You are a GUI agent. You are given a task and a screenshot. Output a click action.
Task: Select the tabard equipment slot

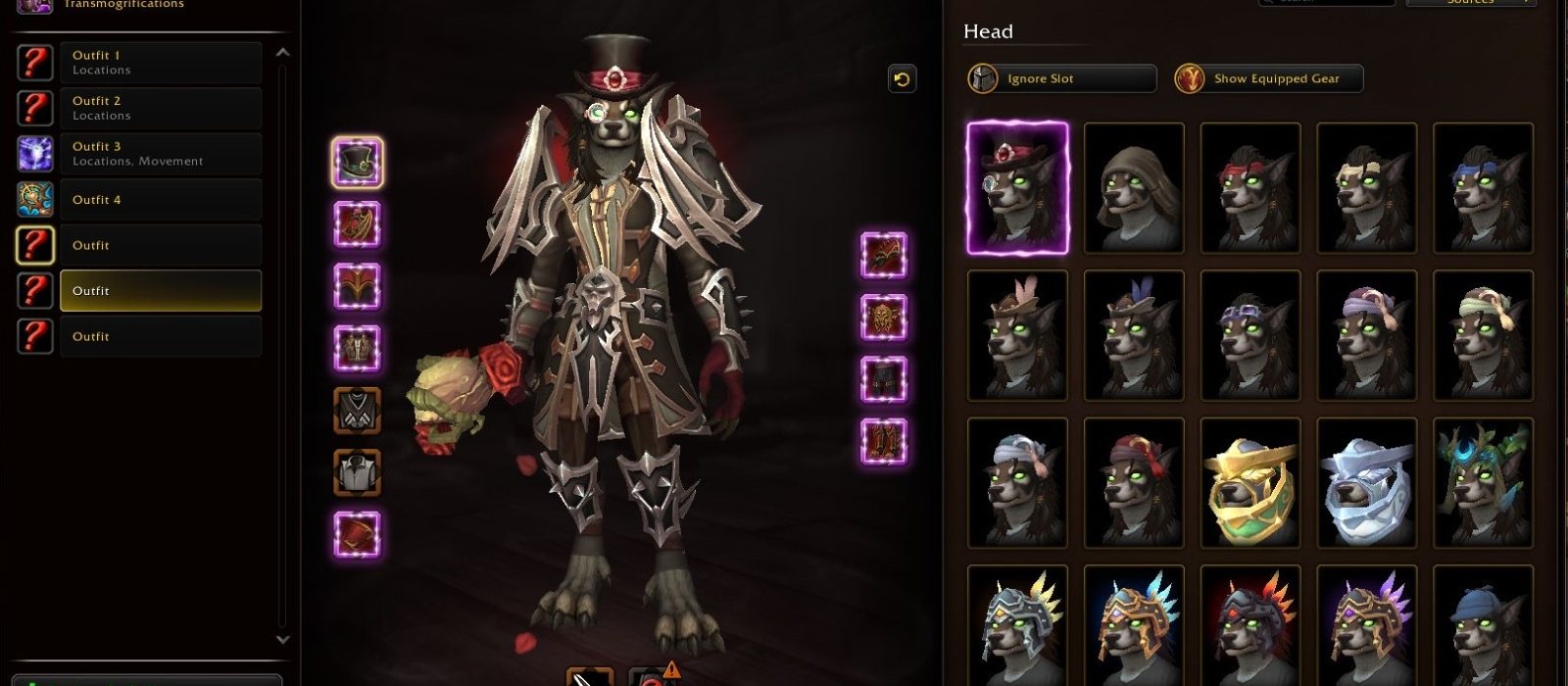tap(358, 472)
